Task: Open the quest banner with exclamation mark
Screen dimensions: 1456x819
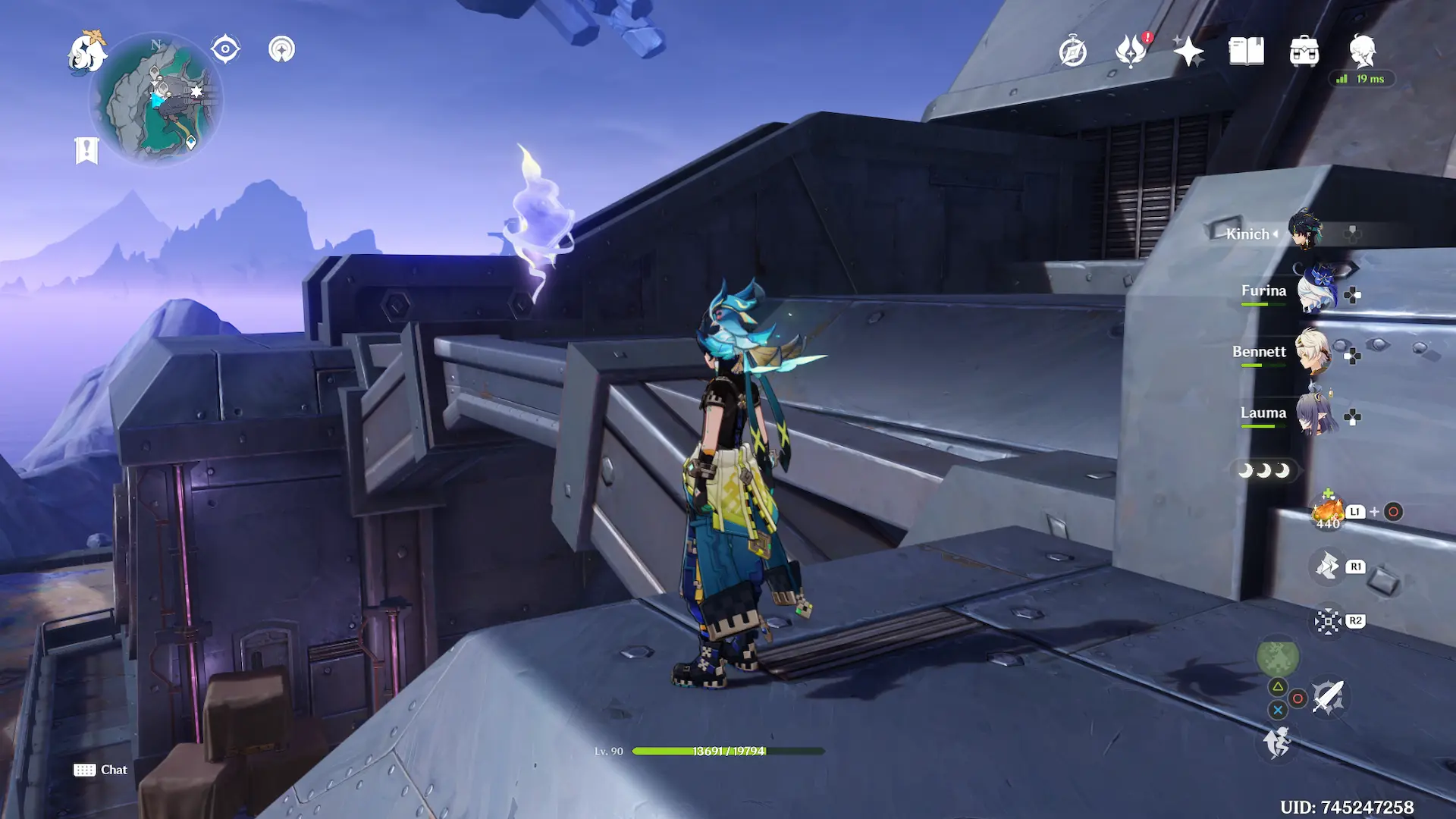Action: coord(86,150)
